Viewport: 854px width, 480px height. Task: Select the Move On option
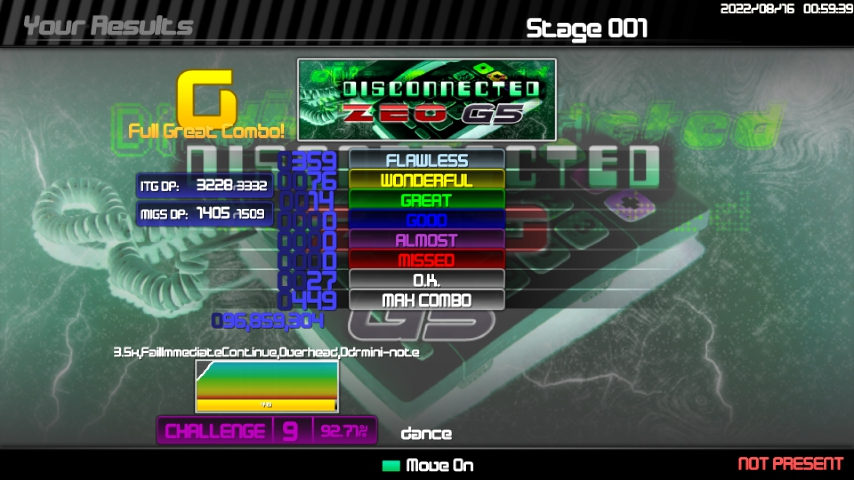coord(428,465)
